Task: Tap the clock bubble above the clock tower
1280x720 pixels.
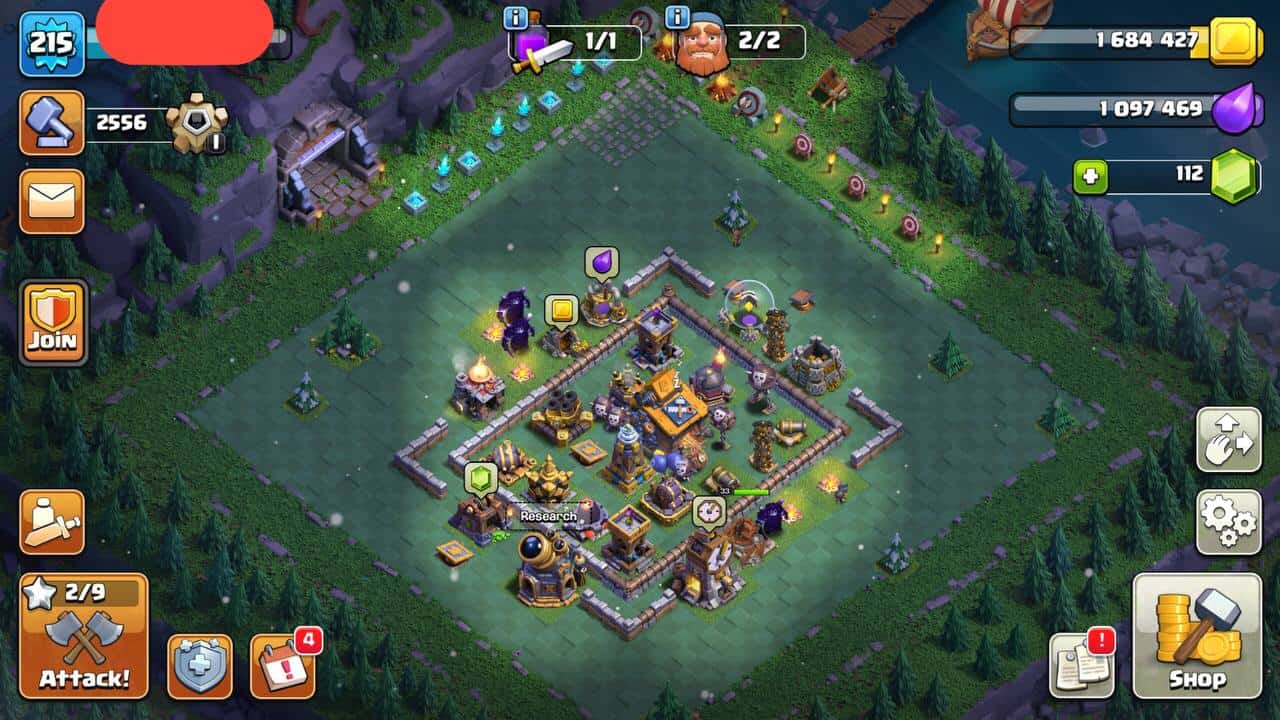Action: click(x=708, y=511)
